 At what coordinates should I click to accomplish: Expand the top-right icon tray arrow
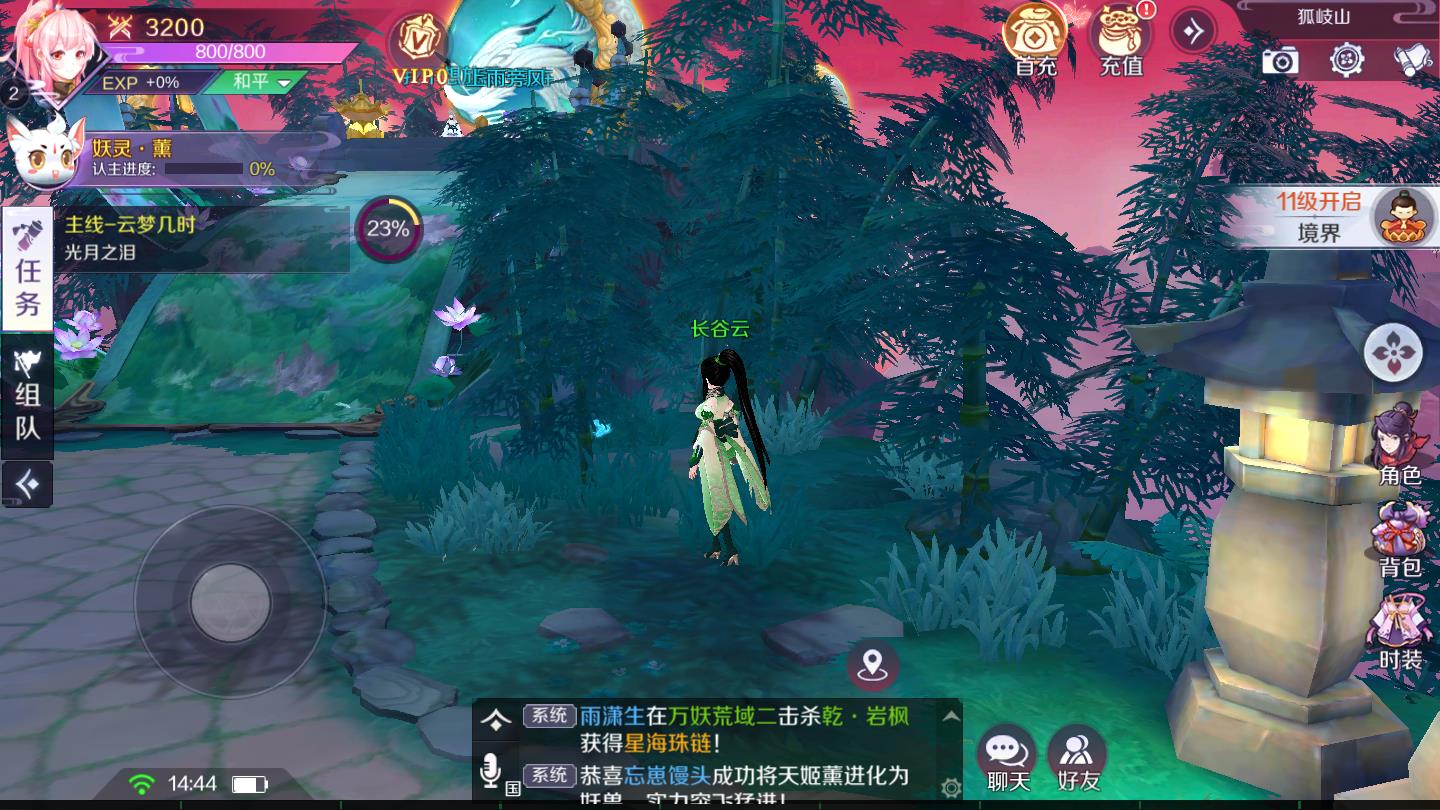[1191, 30]
